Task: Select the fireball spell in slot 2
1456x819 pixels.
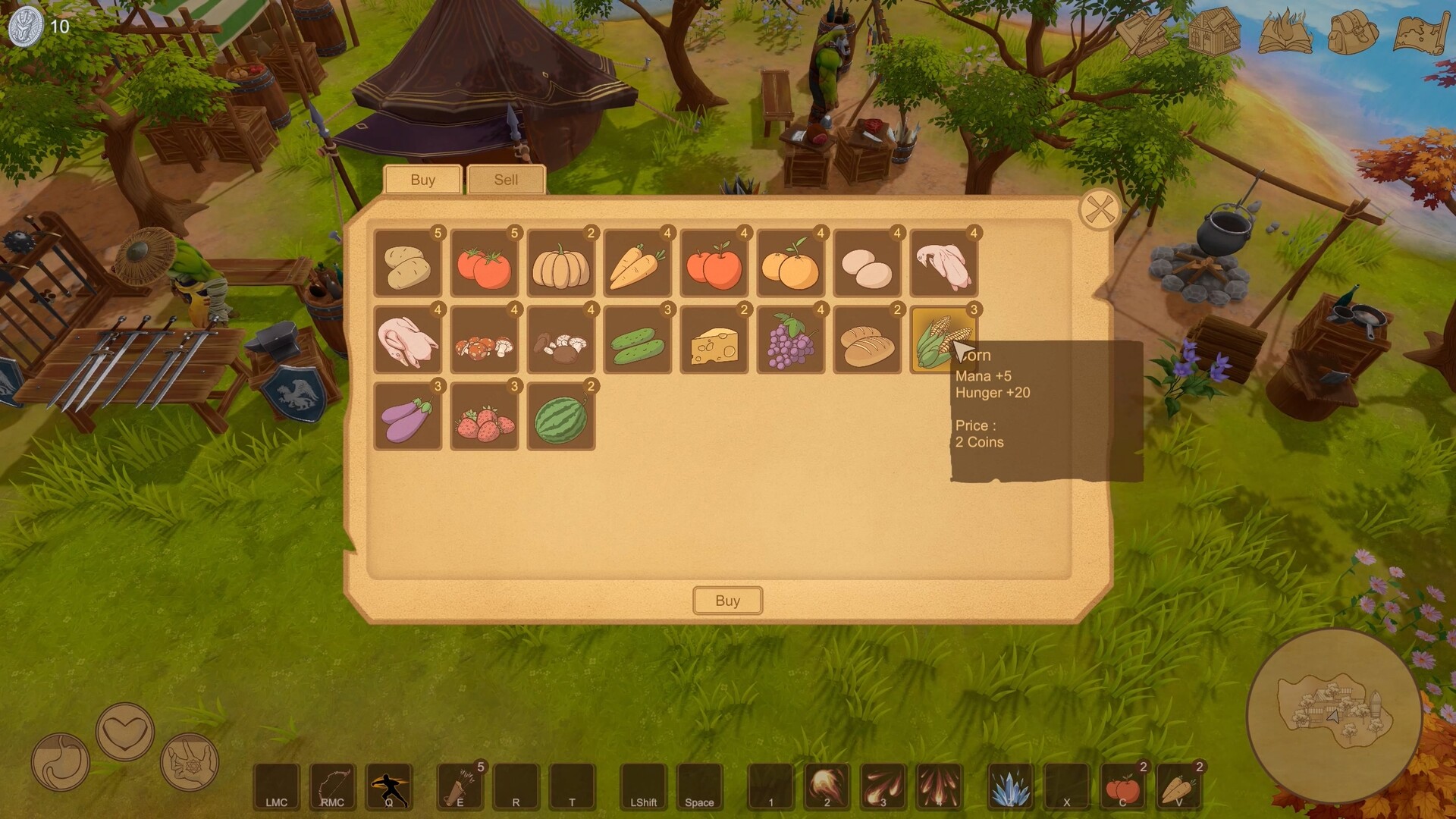Action: (x=827, y=786)
